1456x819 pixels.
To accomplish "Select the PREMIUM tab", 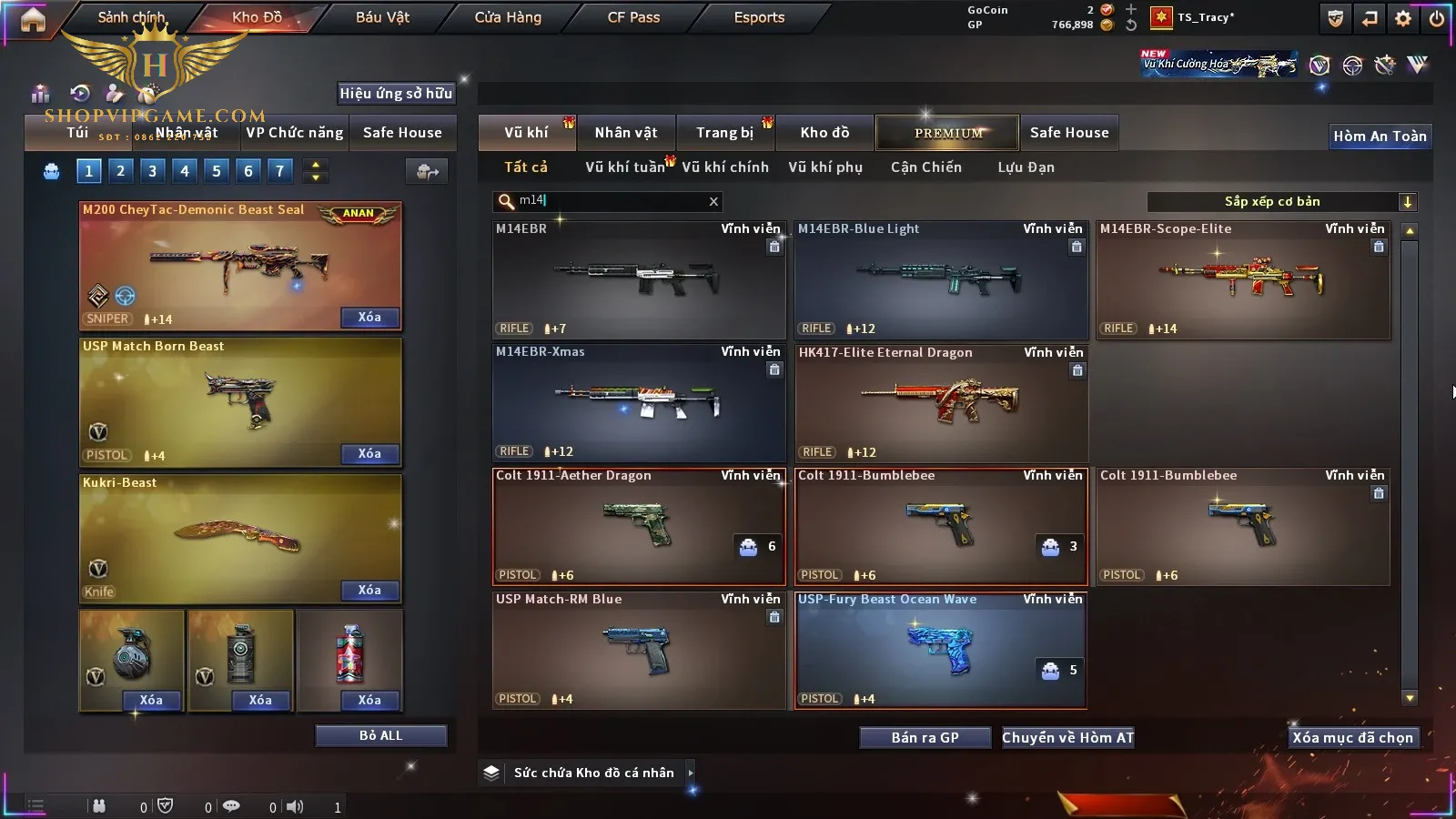I will (x=948, y=133).
